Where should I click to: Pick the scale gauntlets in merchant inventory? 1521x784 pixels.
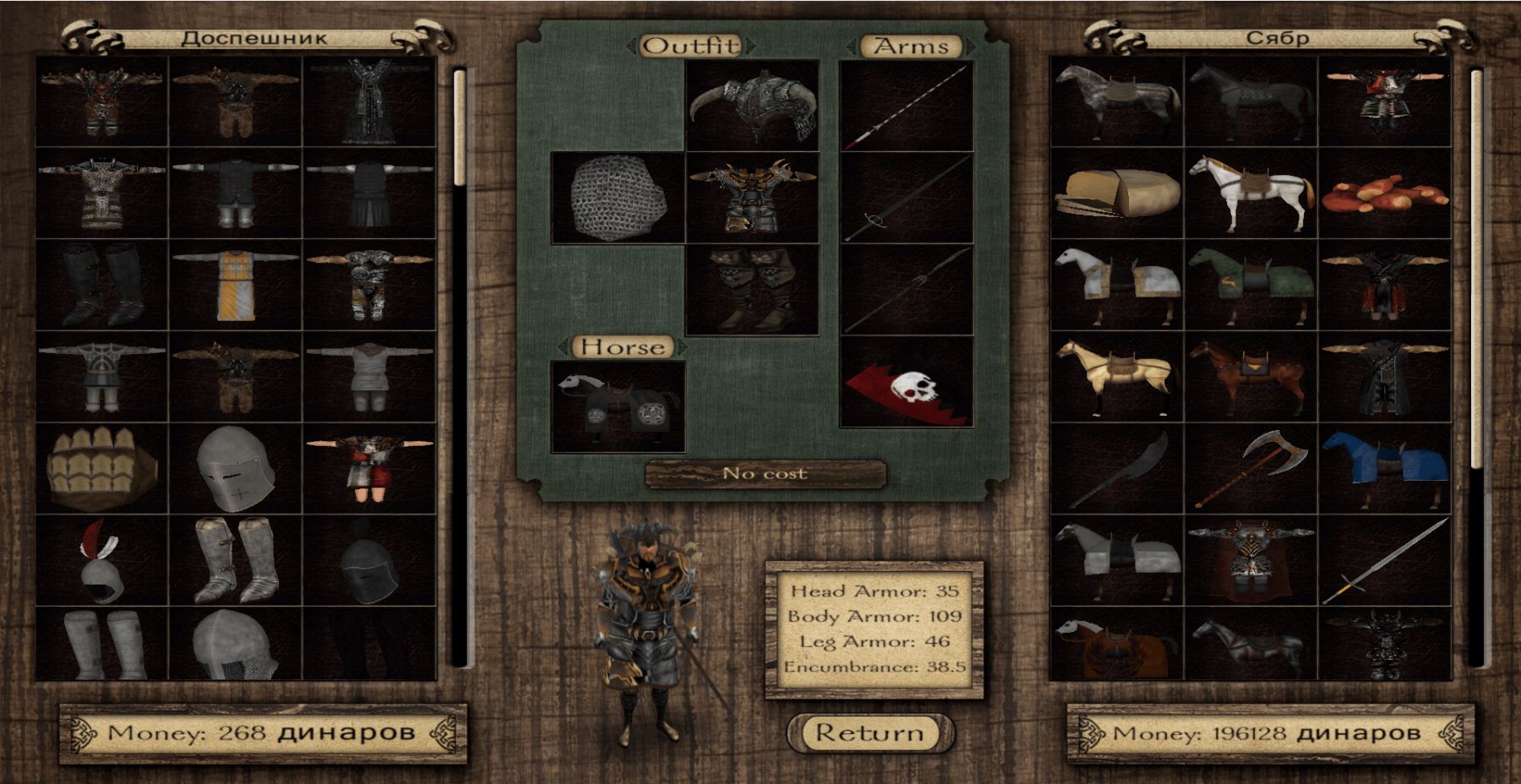[101, 469]
